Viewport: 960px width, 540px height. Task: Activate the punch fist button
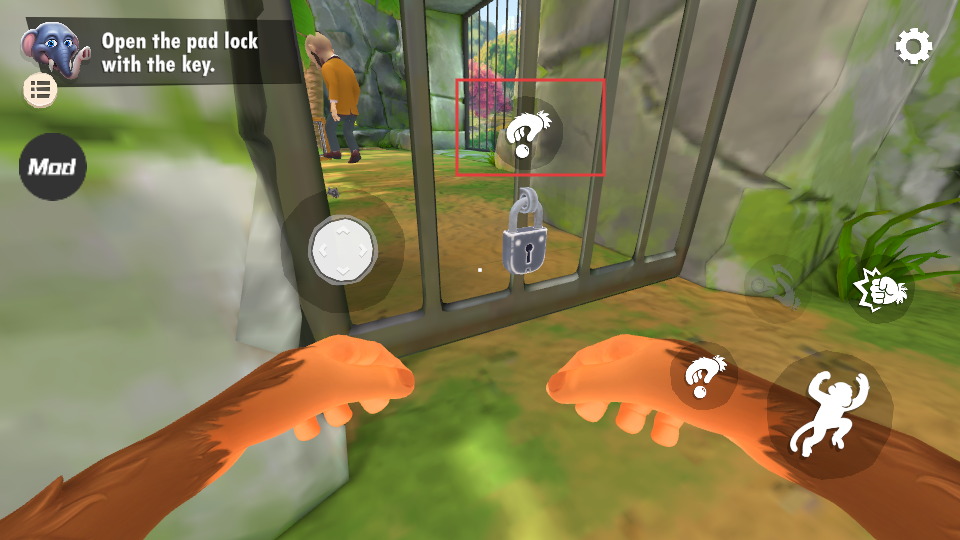pyautogui.click(x=882, y=290)
